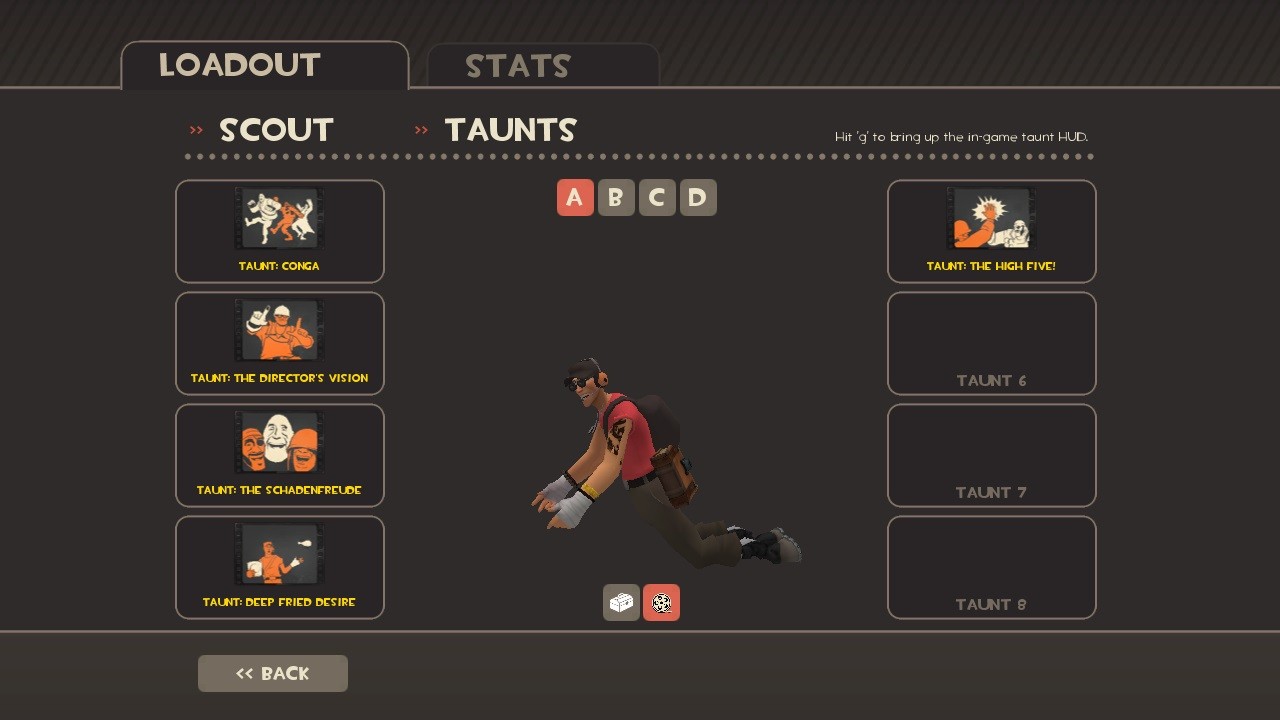Select the empty Taunt 8 slot
1280x720 pixels.
(991, 567)
